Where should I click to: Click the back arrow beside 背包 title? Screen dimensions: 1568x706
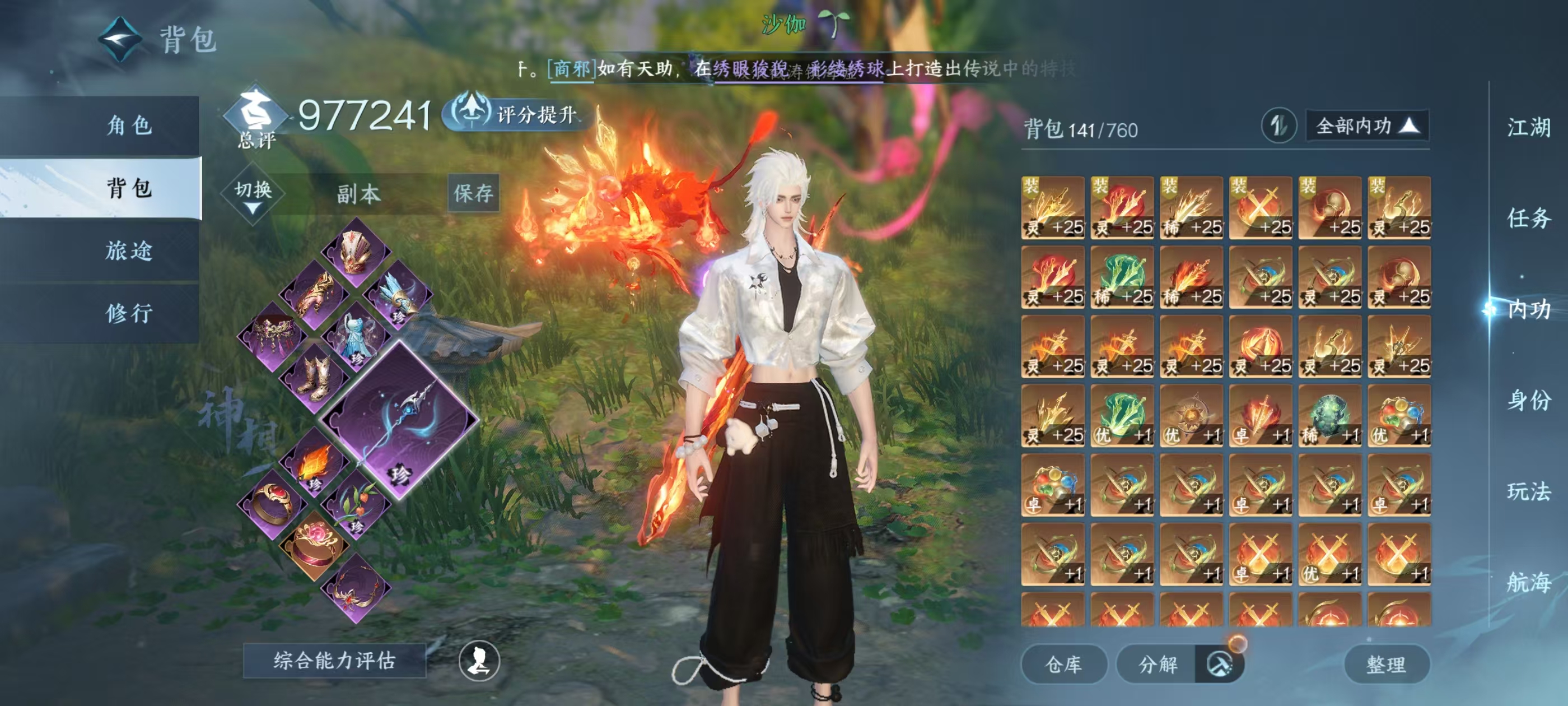coord(120,40)
